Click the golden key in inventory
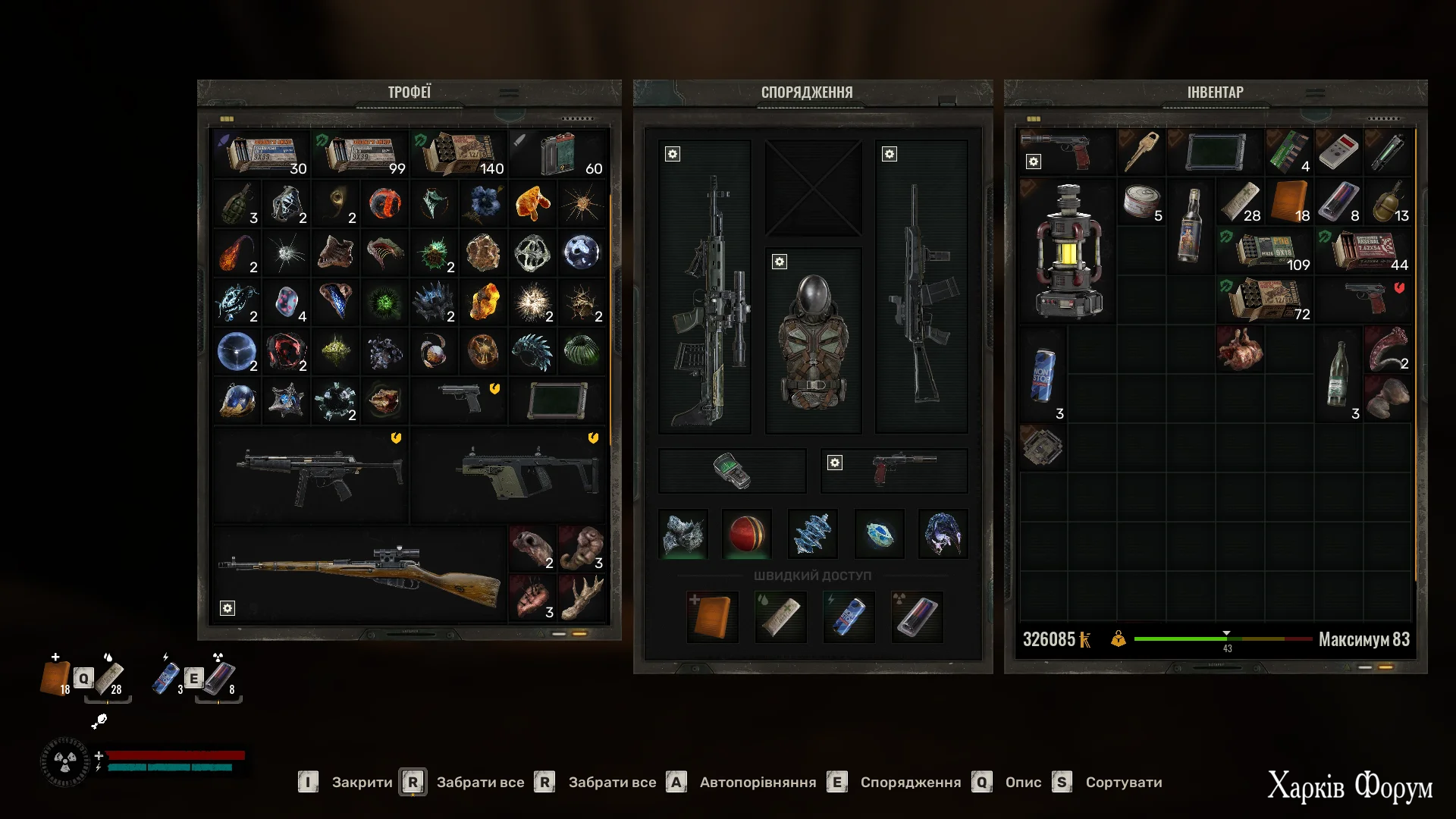 click(x=1141, y=152)
